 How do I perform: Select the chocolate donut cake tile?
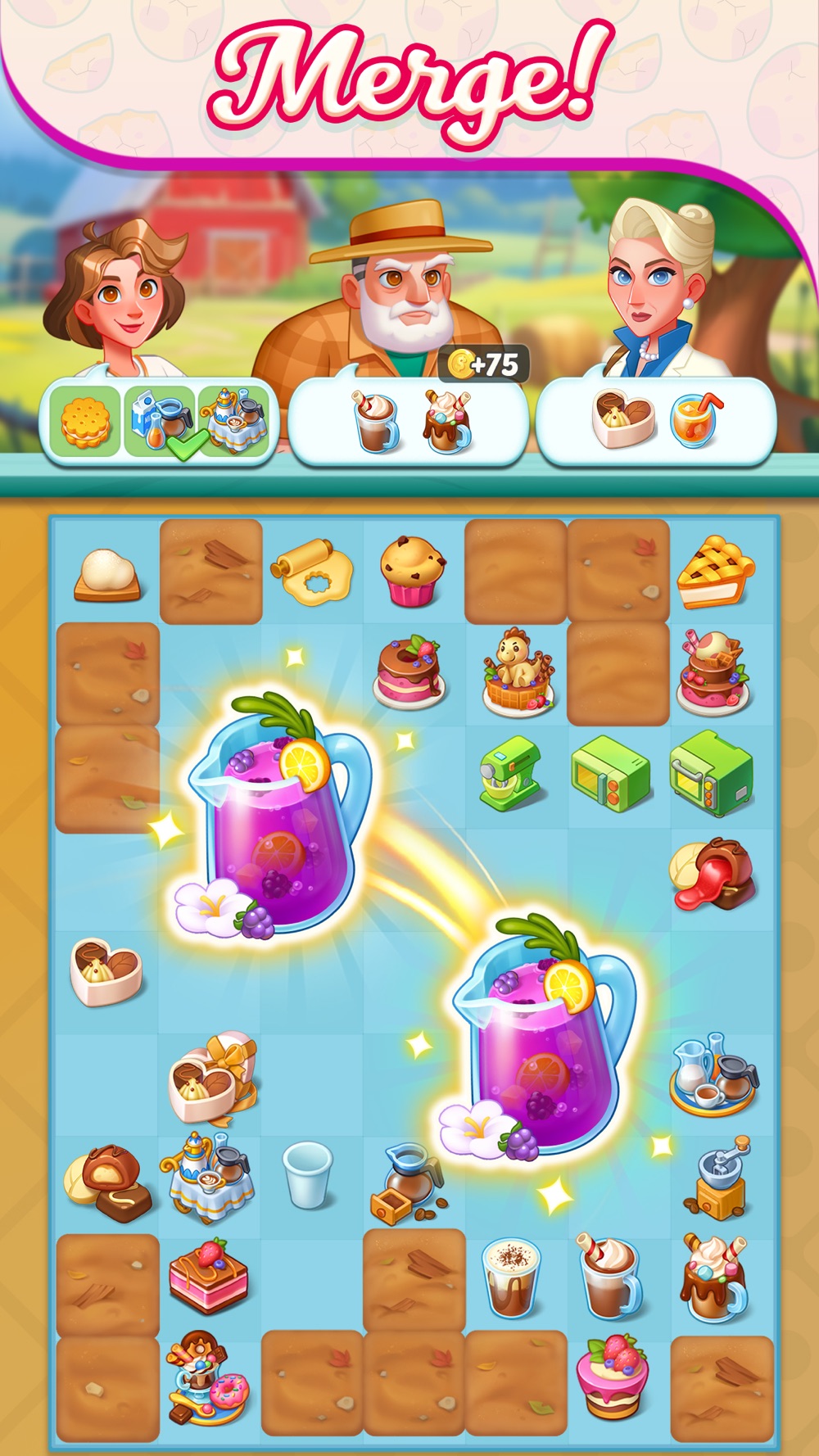(409, 672)
